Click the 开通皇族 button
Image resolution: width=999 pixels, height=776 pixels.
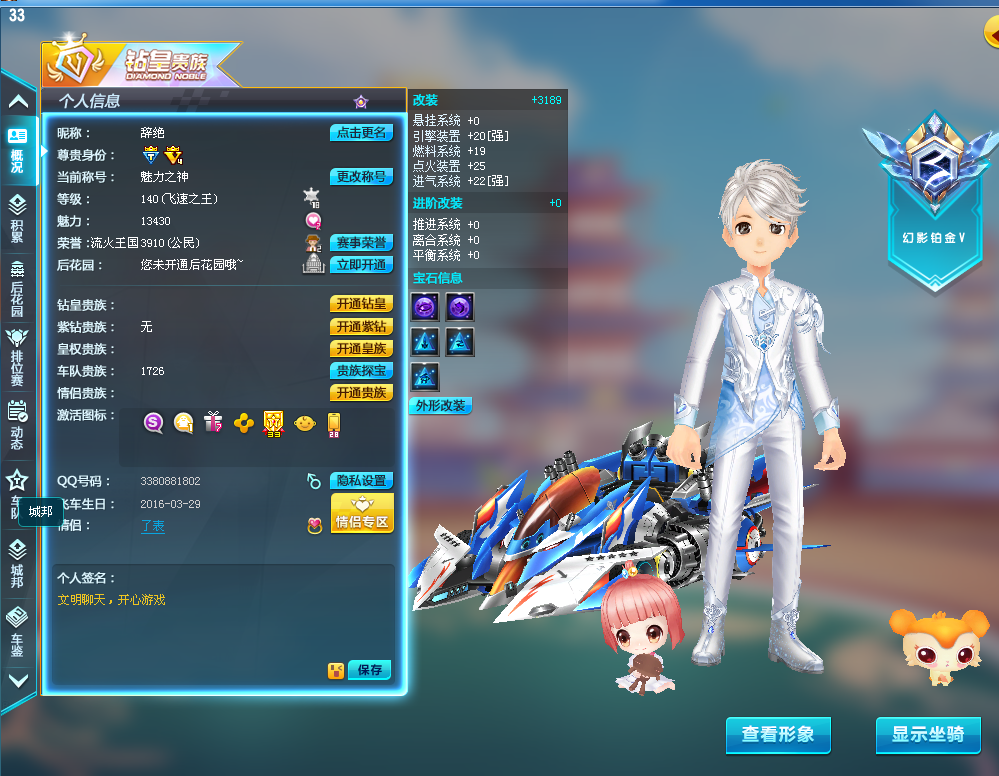click(x=361, y=349)
